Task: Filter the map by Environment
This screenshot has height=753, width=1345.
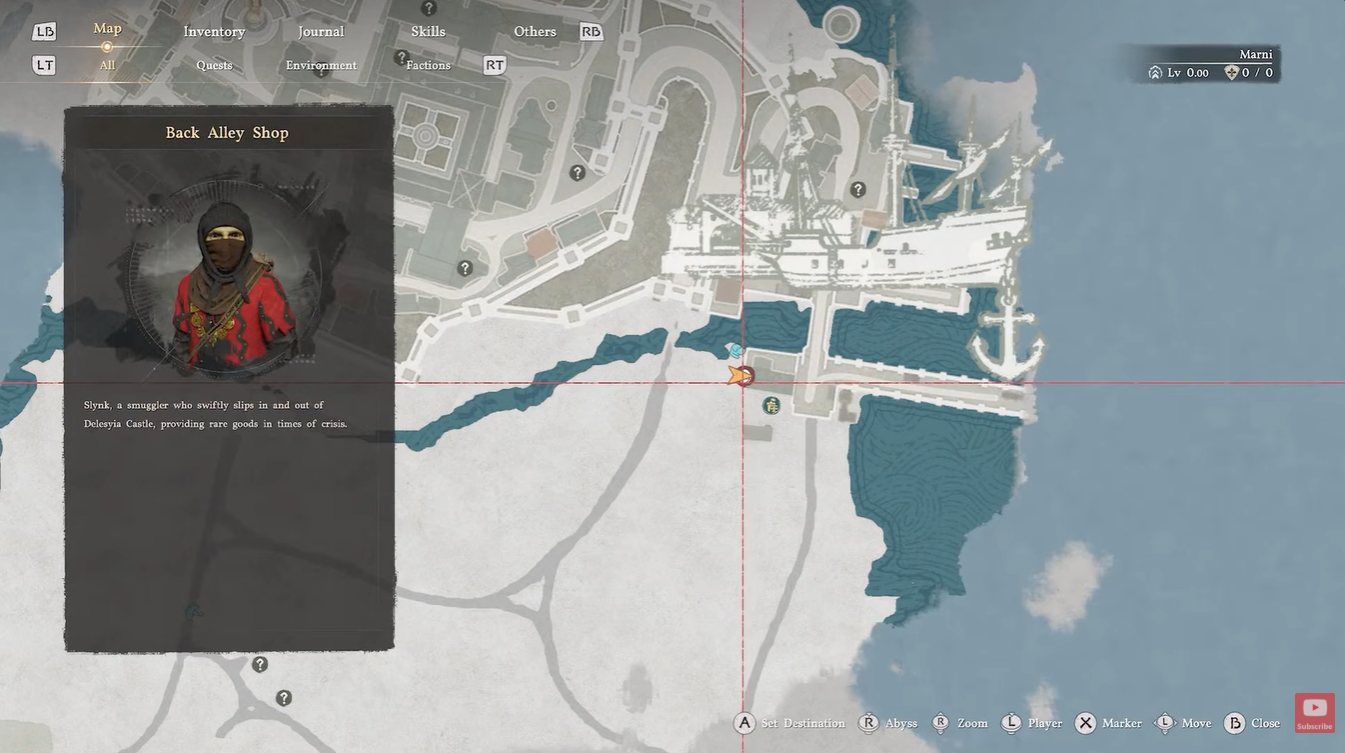Action: [321, 66]
